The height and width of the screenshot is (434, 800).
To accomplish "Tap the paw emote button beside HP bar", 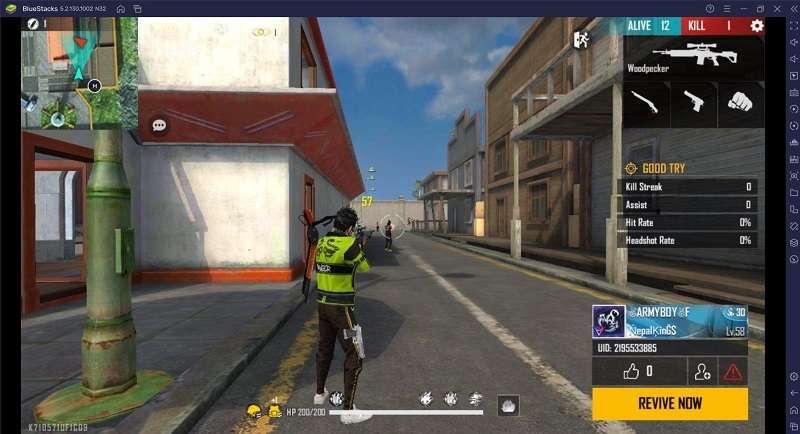I will [x=509, y=405].
